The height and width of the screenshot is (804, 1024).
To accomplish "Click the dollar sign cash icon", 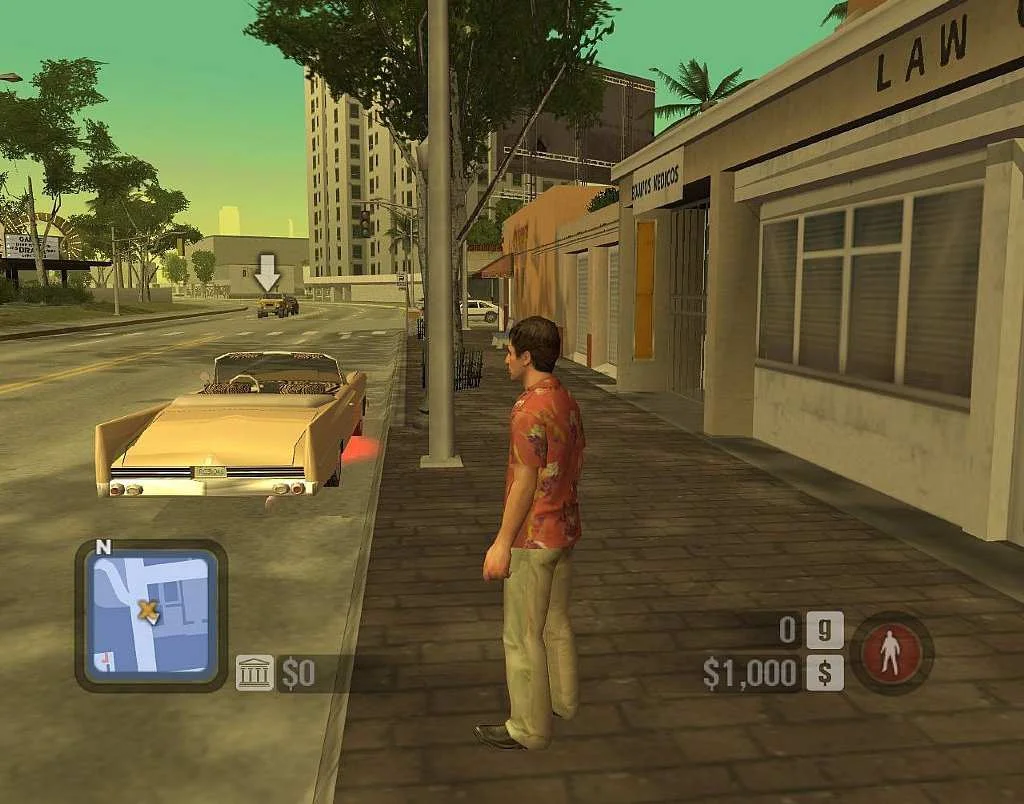I will point(825,672).
